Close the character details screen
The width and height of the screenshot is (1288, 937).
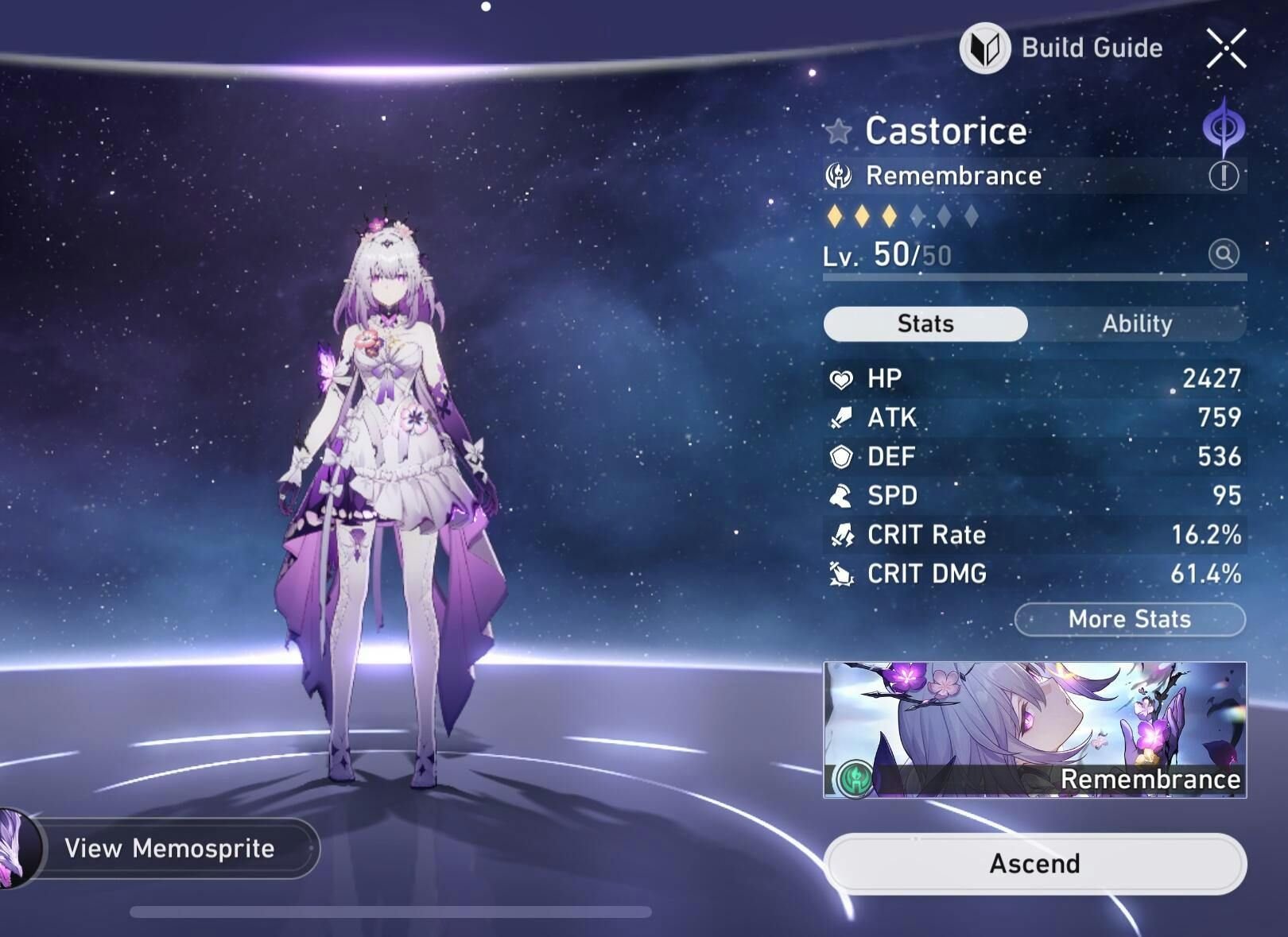tap(1226, 48)
